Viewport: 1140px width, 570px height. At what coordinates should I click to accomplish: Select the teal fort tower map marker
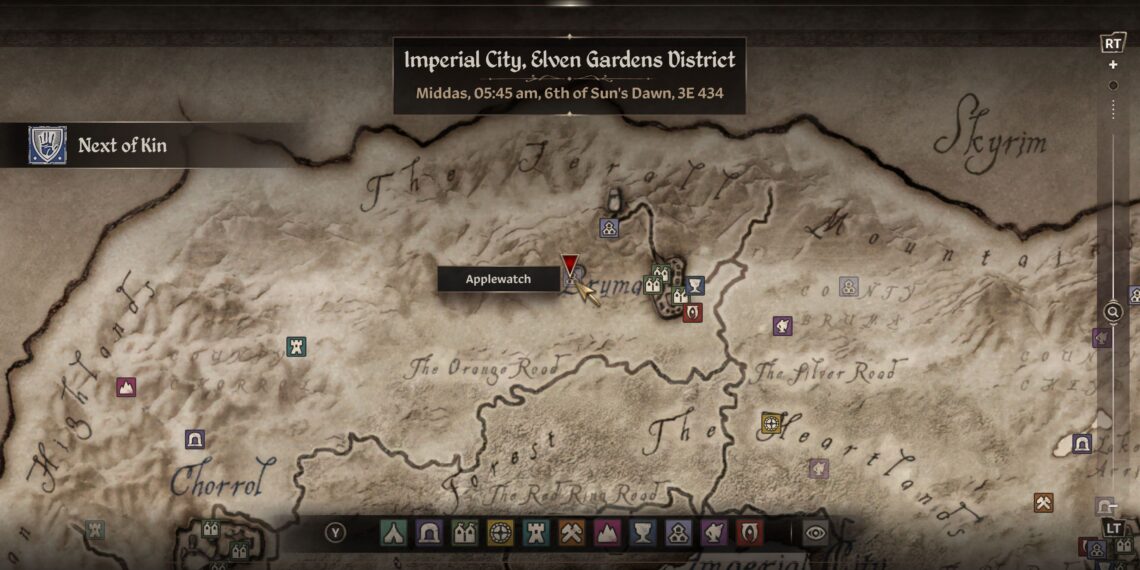(x=296, y=347)
